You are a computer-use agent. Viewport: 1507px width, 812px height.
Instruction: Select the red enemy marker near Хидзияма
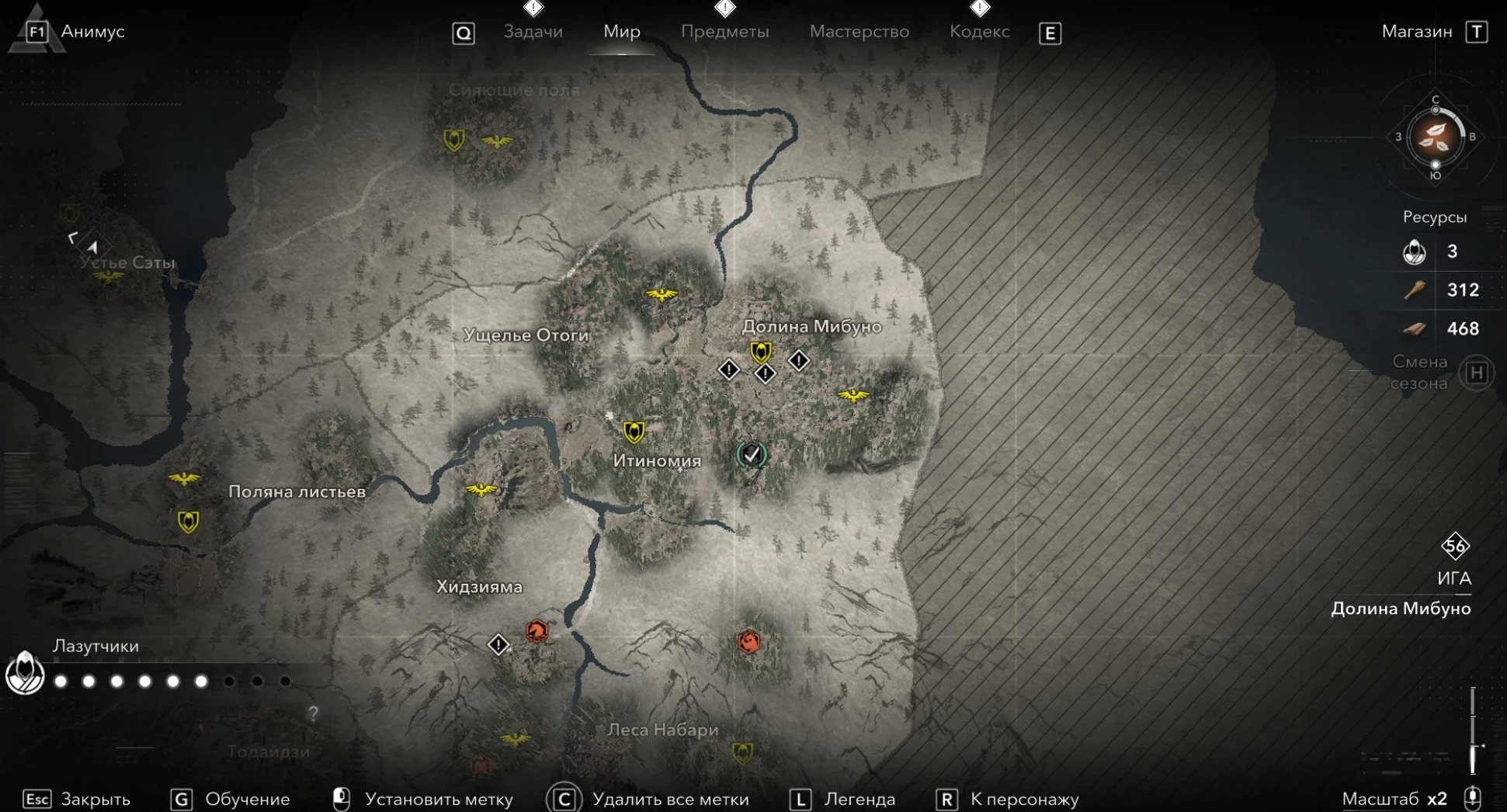[x=536, y=631]
